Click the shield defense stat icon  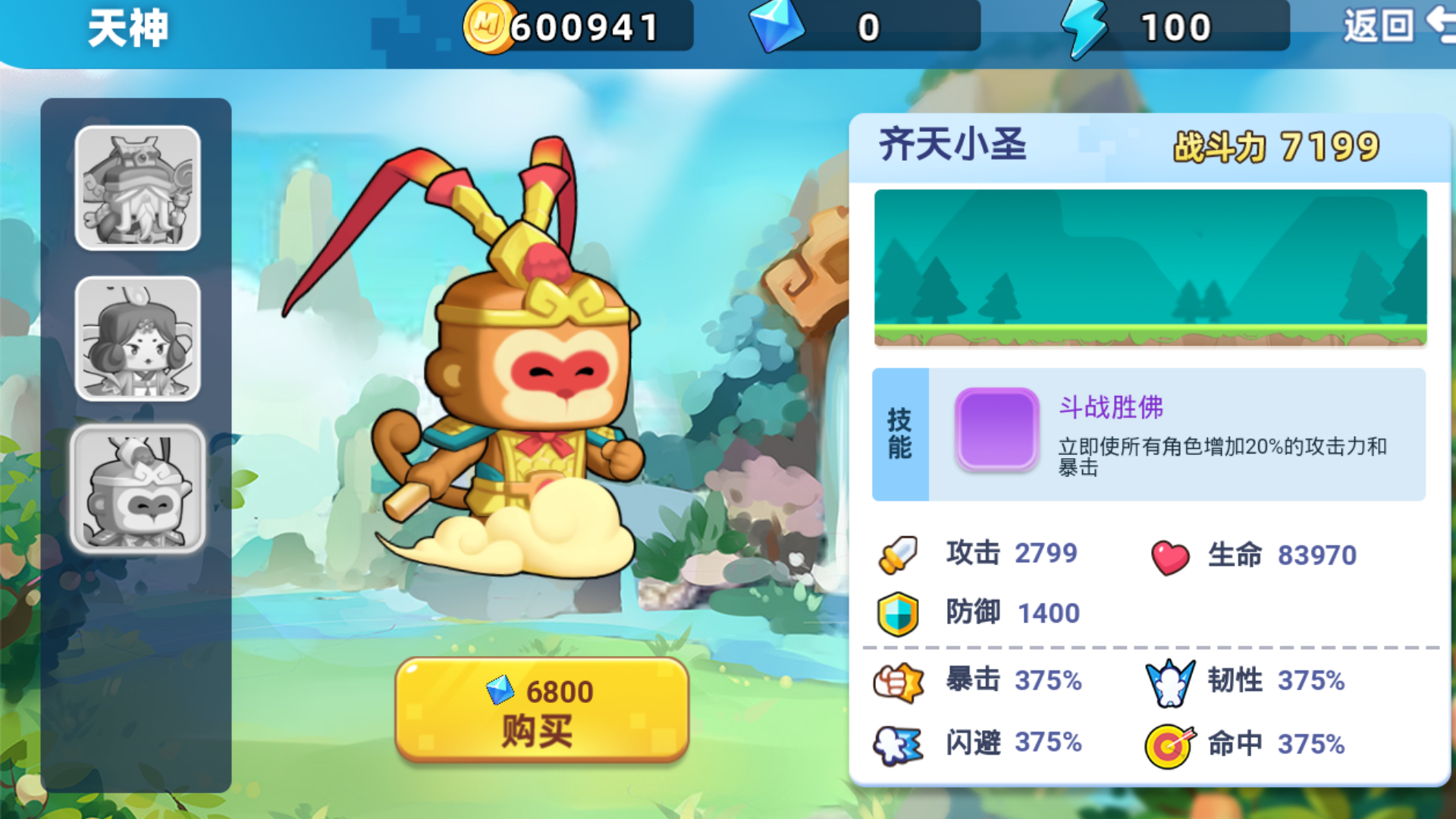pyautogui.click(x=898, y=613)
